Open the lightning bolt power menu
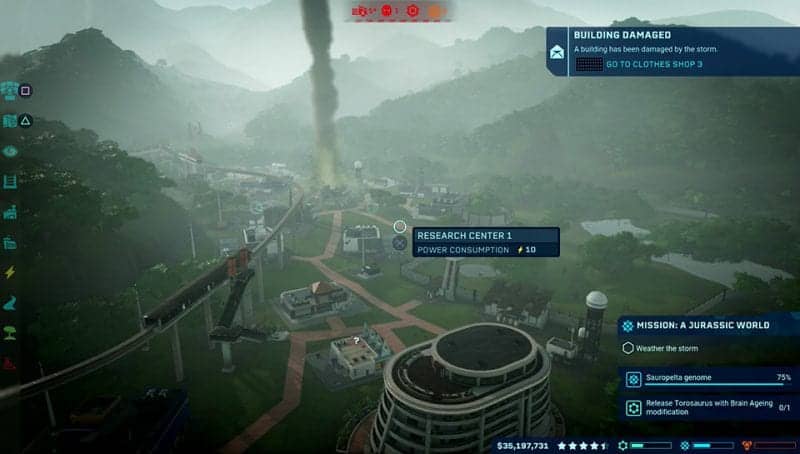The image size is (800, 454). coord(10,273)
